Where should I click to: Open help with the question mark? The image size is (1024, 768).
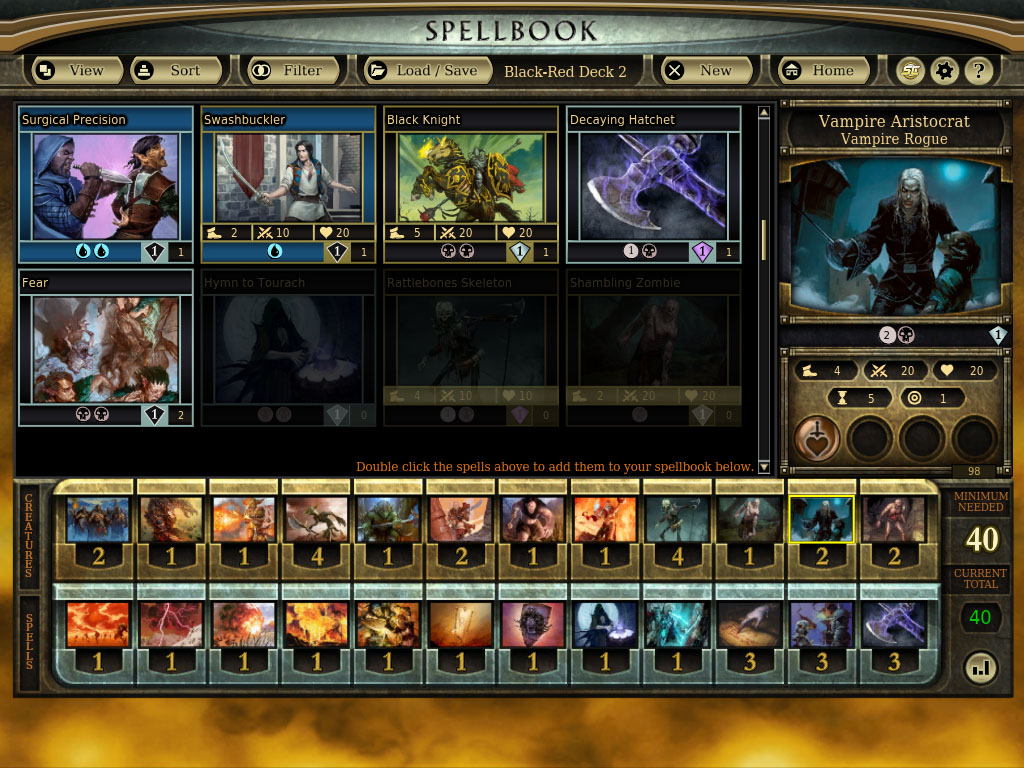[979, 71]
